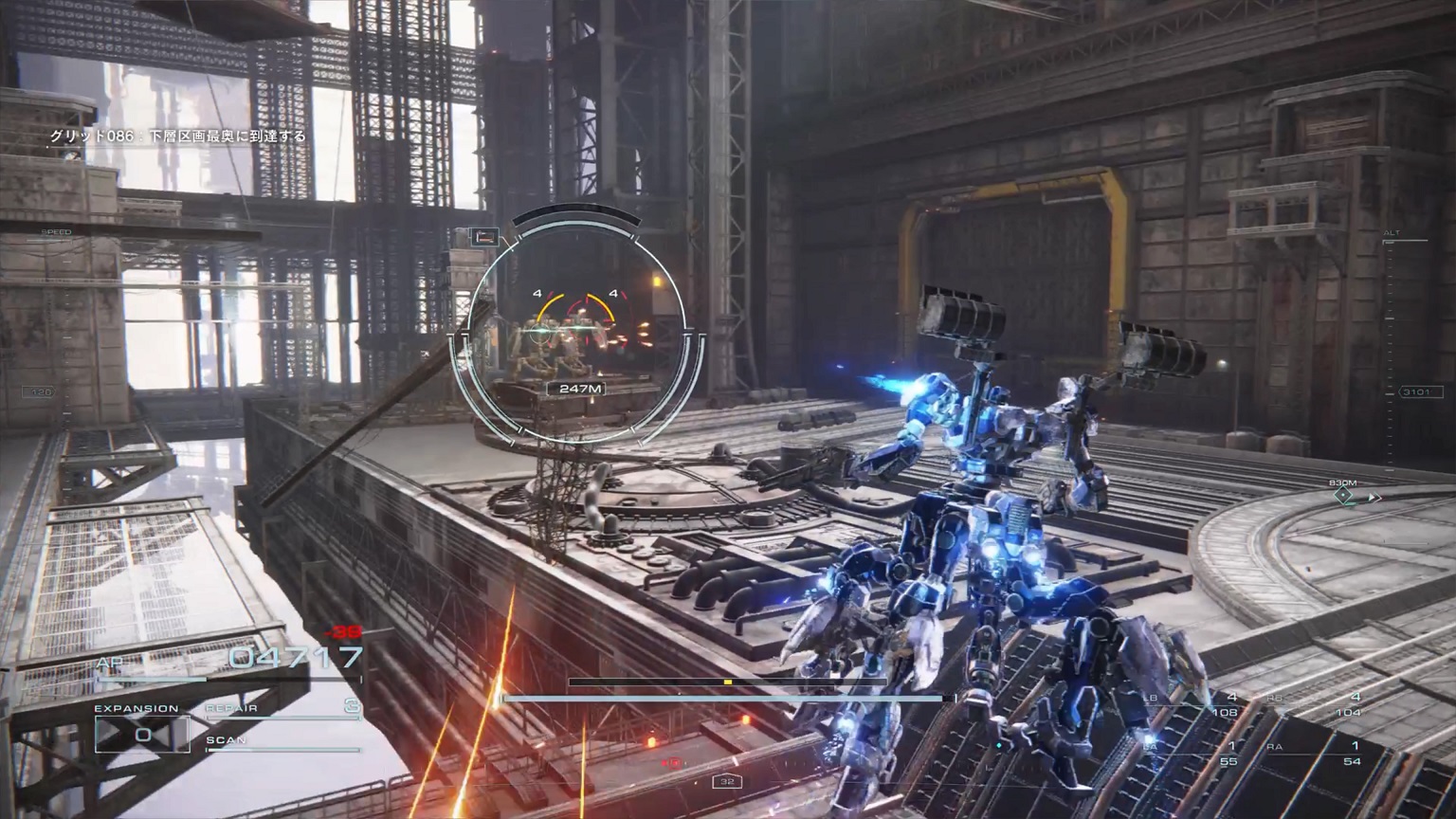The height and width of the screenshot is (819, 1456).
Task: Trigger the Scan gauge
Action: (282, 745)
